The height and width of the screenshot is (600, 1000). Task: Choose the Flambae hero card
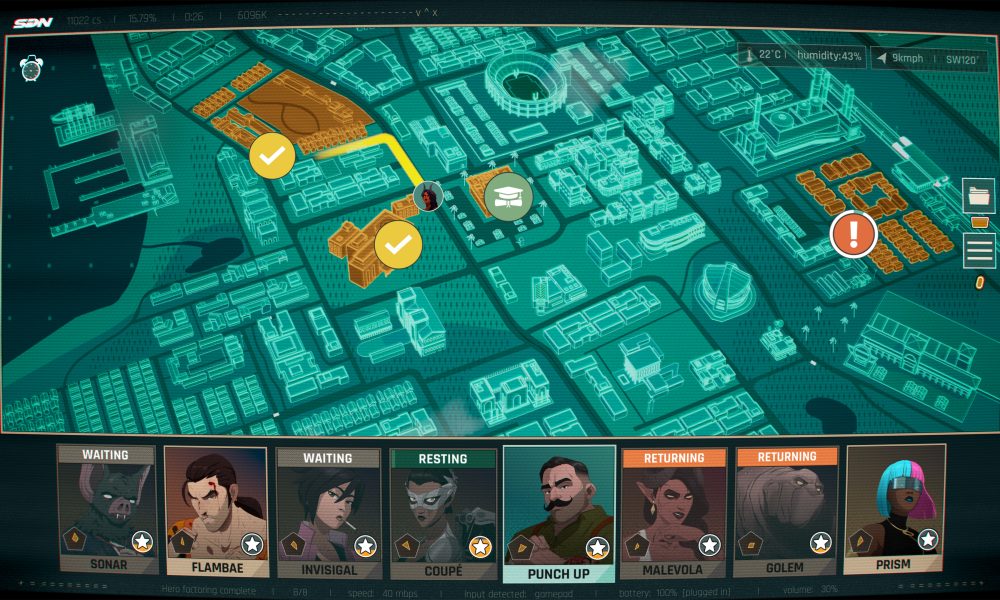pyautogui.click(x=216, y=510)
